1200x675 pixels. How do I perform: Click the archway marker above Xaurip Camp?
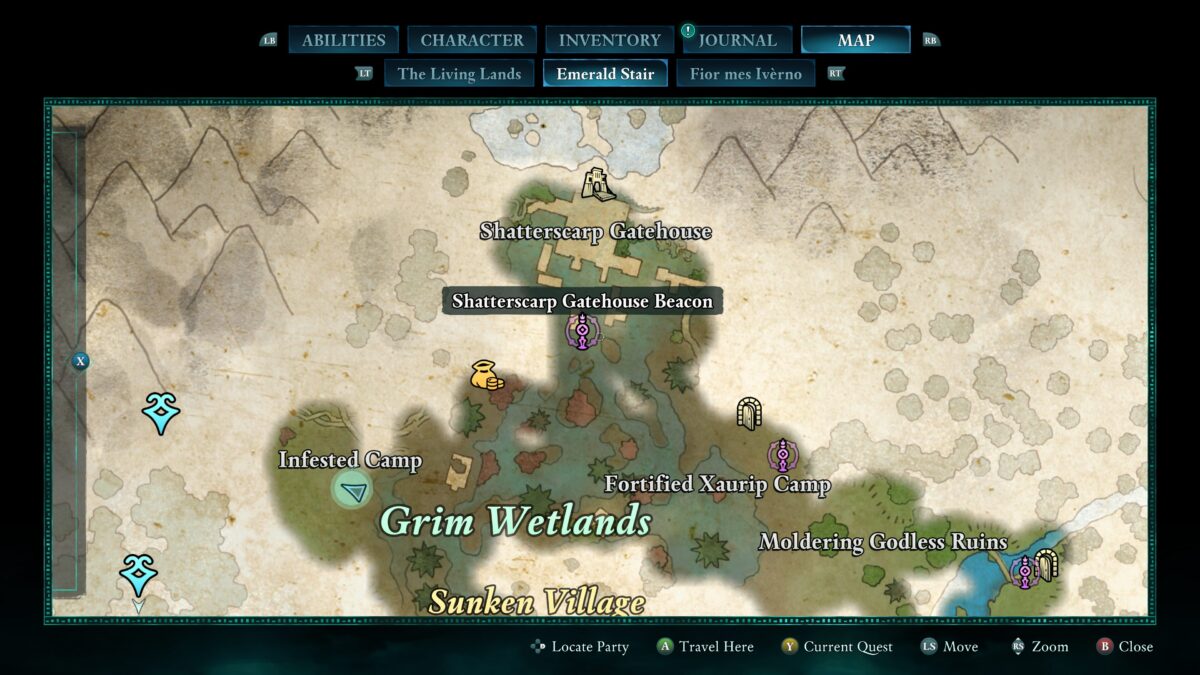coord(749,413)
